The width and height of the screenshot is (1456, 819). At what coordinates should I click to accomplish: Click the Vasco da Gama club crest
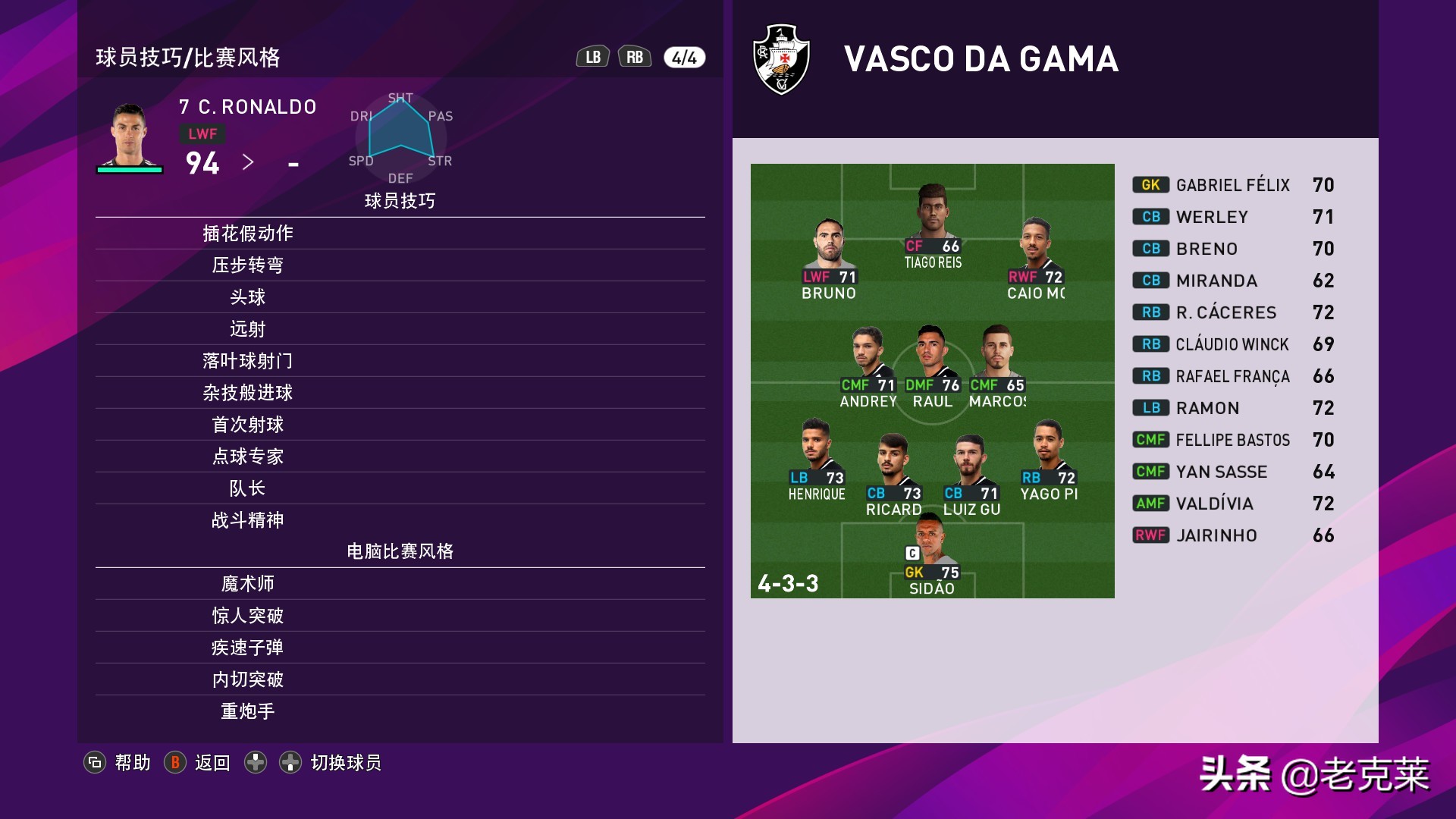781,59
